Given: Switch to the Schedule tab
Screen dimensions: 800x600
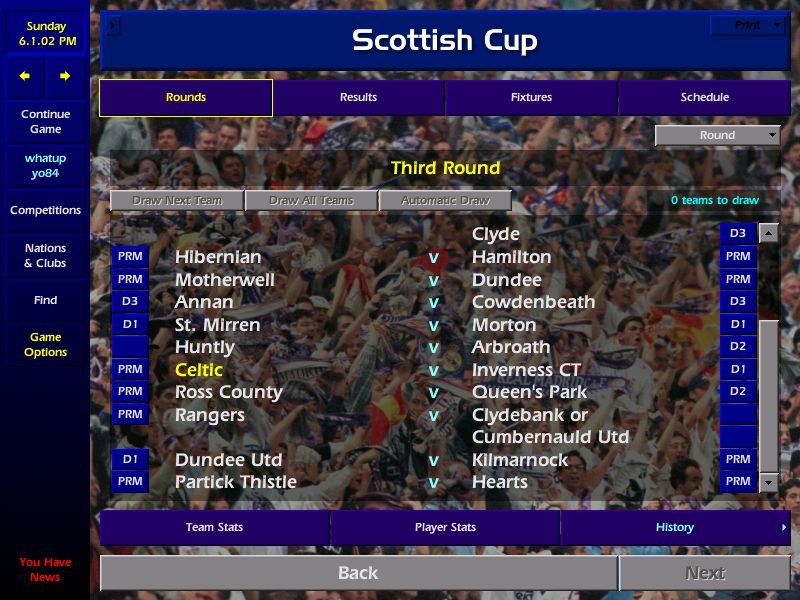Looking at the screenshot, I should 704,97.
